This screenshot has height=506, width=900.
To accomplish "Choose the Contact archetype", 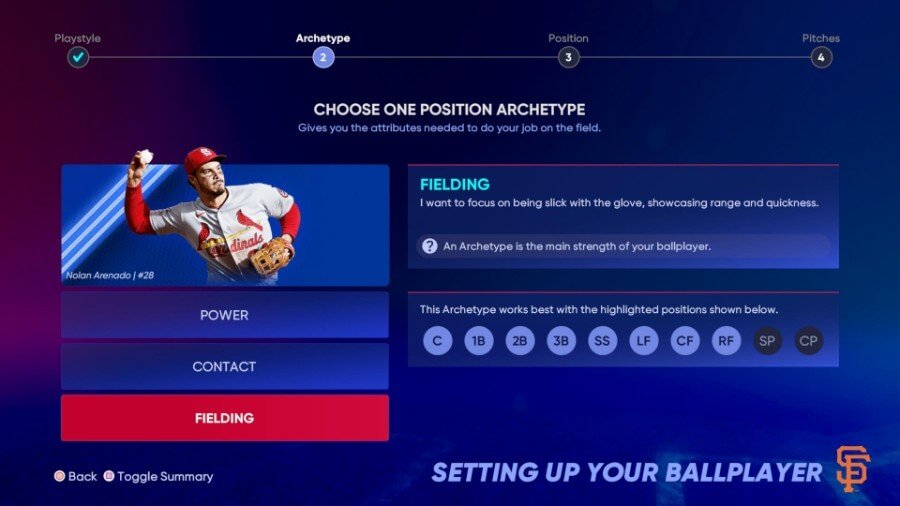I will click(x=224, y=367).
